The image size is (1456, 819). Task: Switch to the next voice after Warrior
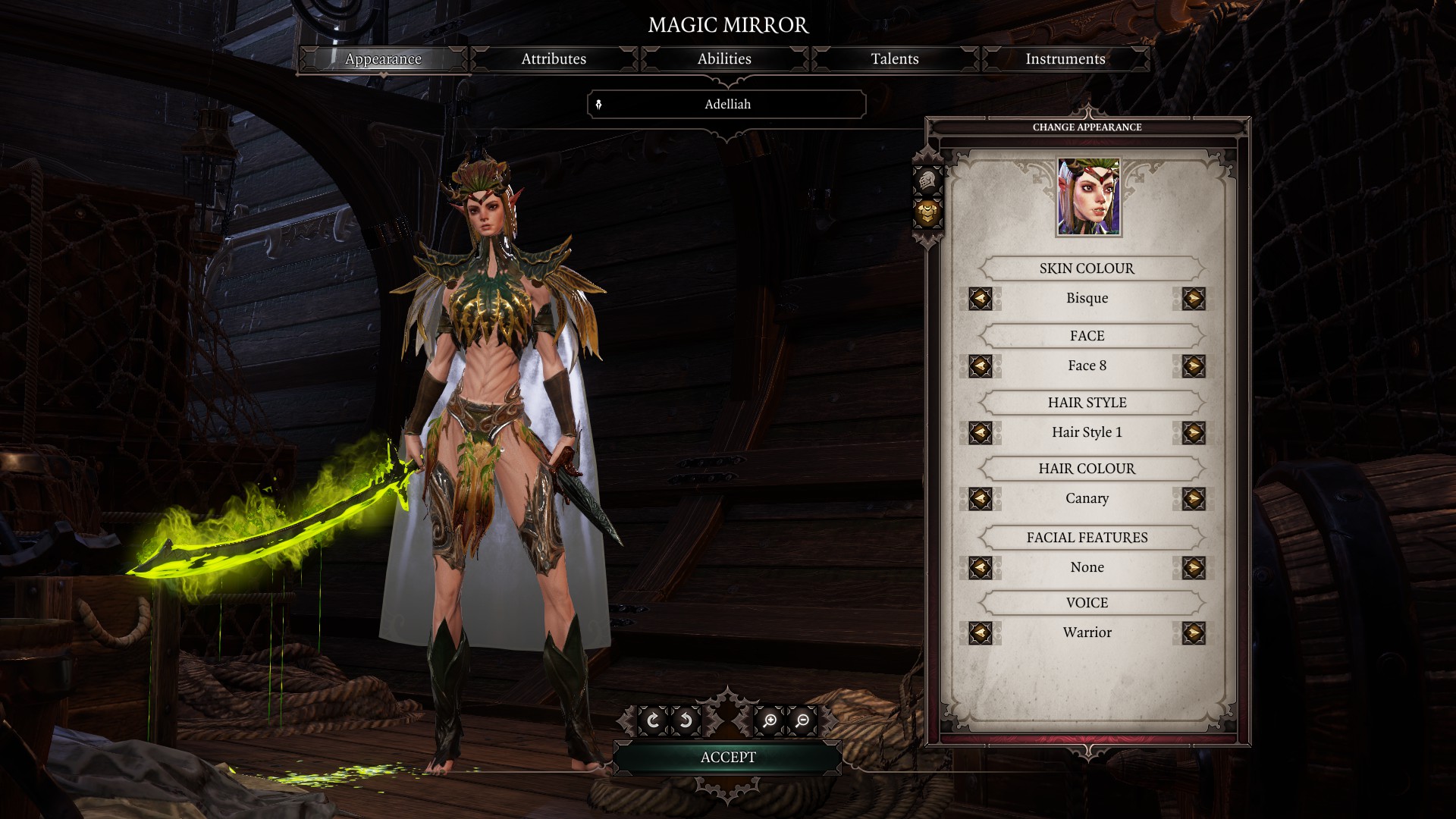click(x=1193, y=633)
